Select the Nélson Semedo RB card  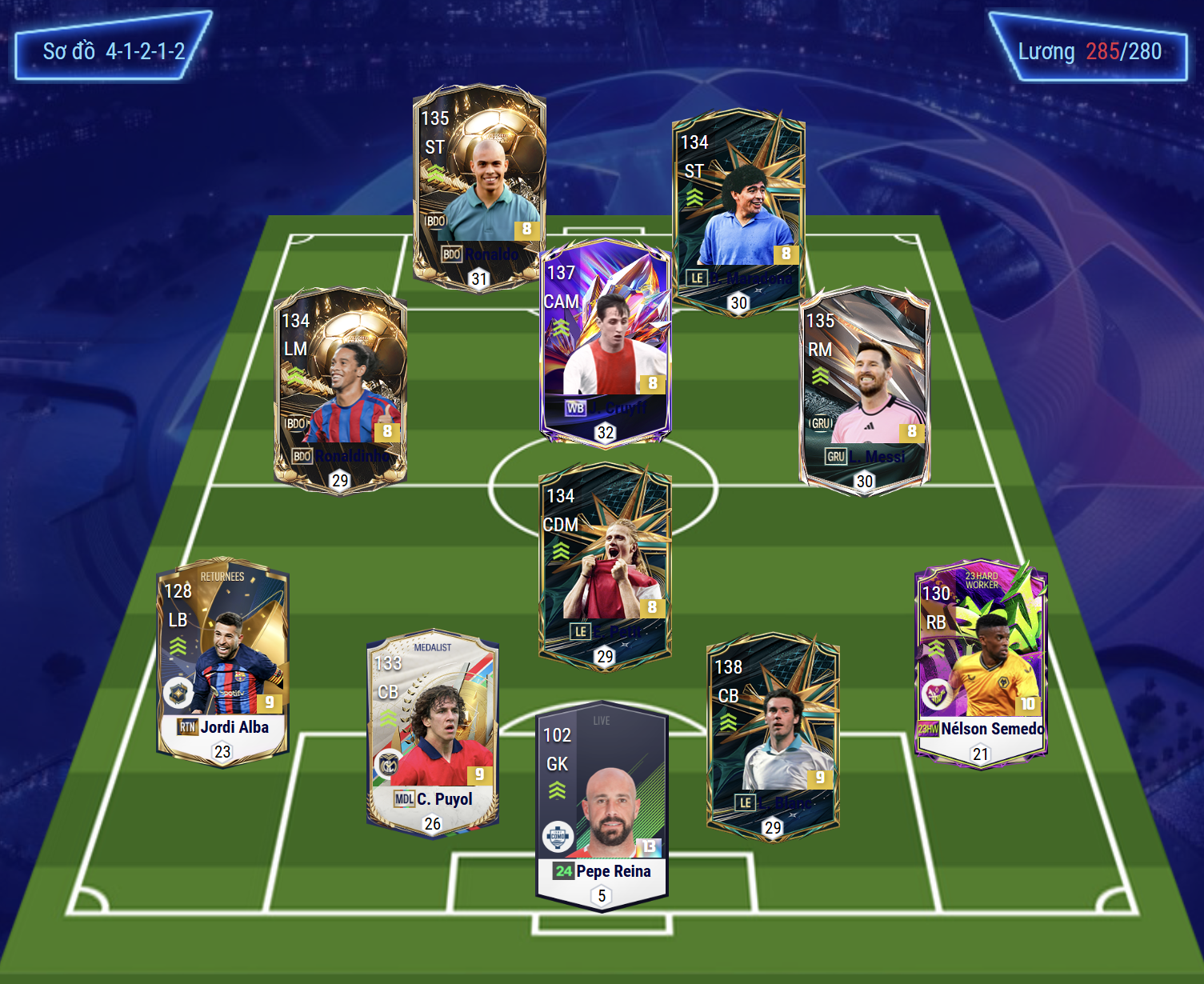(x=981, y=664)
